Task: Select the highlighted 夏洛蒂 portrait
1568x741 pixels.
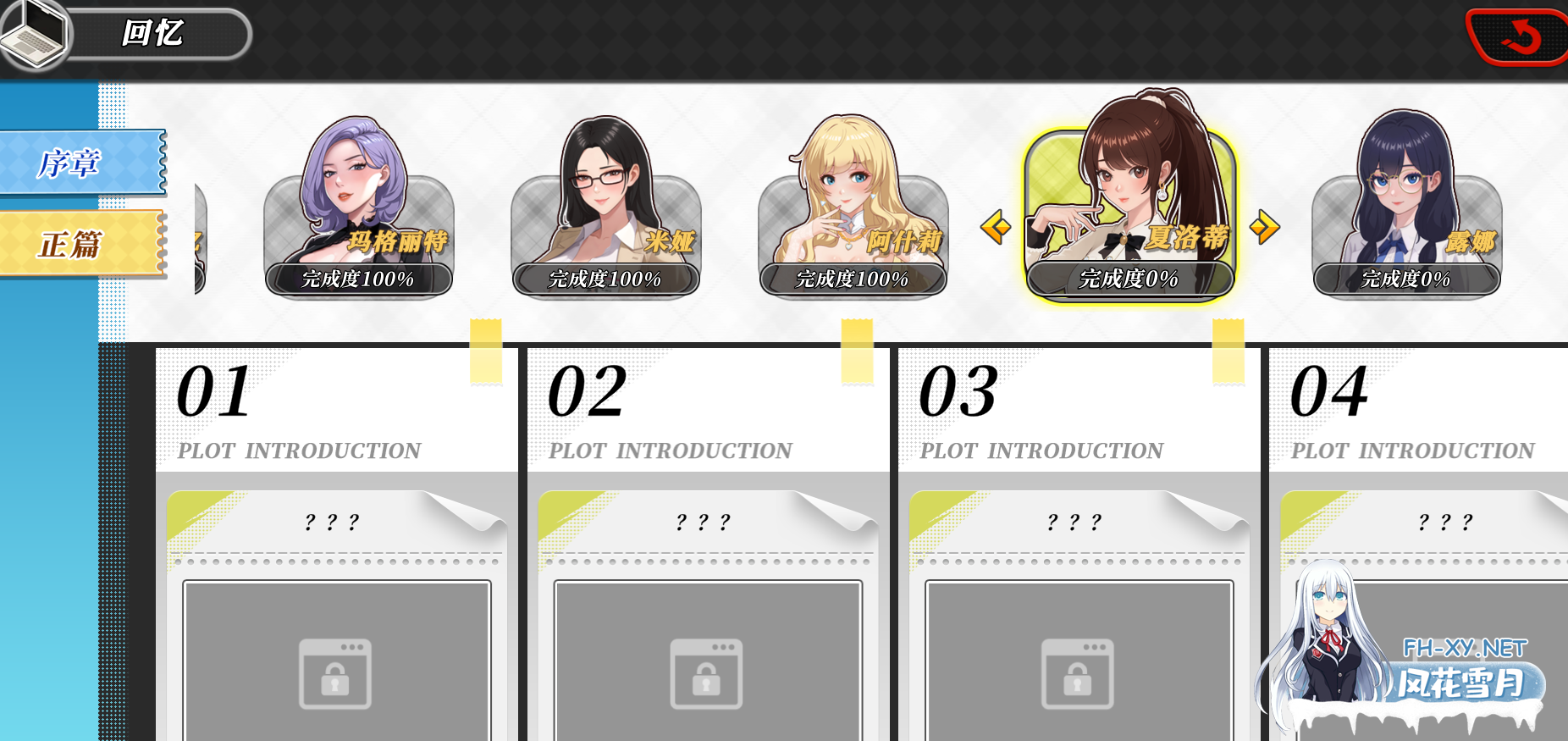Action: (1129, 195)
